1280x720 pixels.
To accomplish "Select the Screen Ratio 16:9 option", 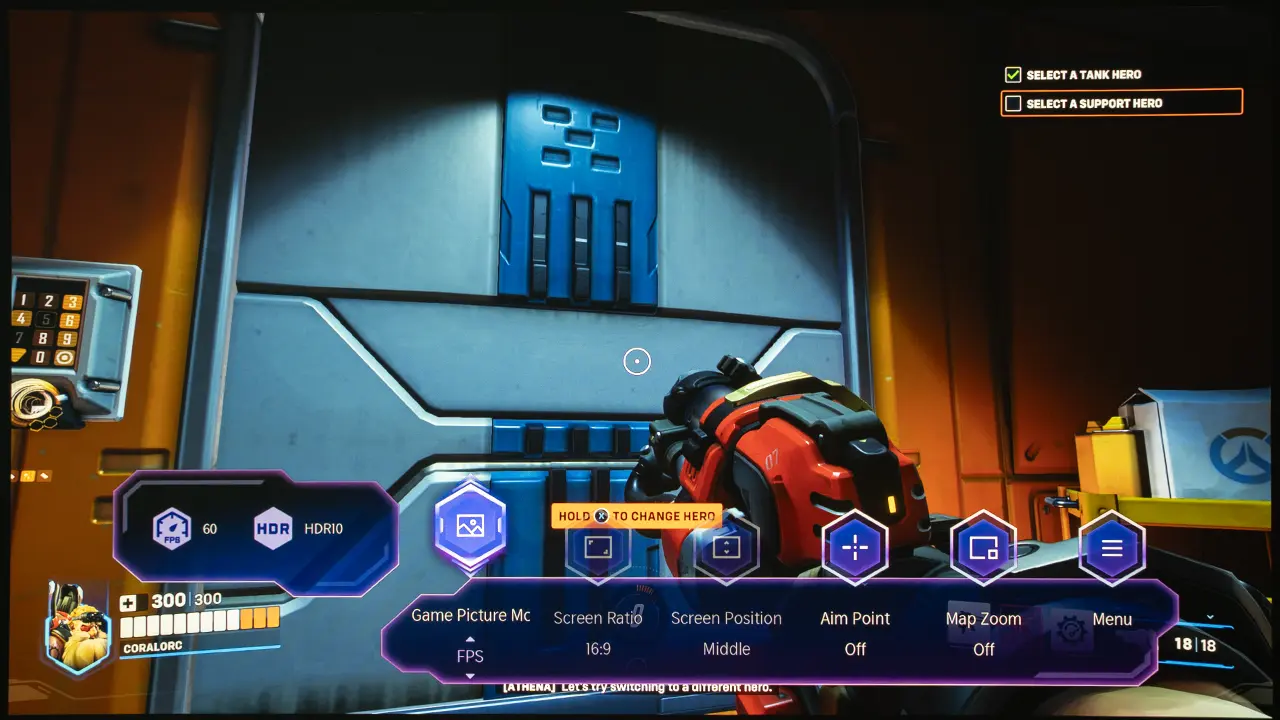I will click(x=598, y=649).
